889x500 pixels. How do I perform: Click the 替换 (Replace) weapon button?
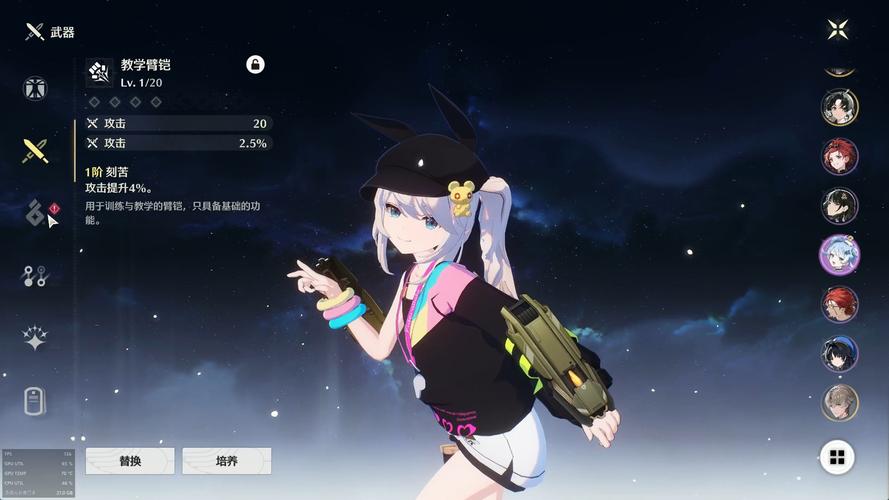tap(130, 461)
